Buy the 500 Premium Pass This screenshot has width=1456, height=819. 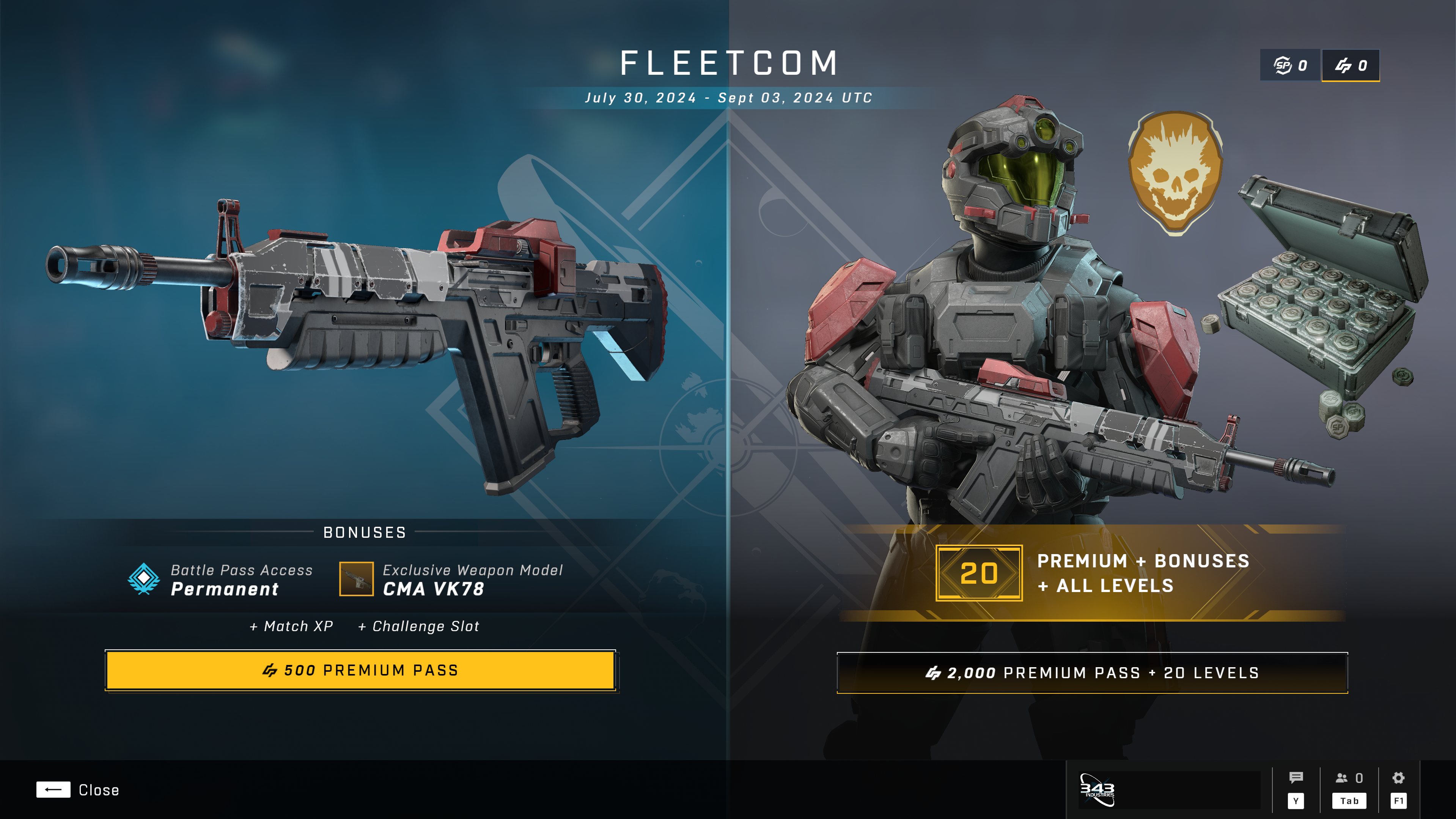[361, 670]
